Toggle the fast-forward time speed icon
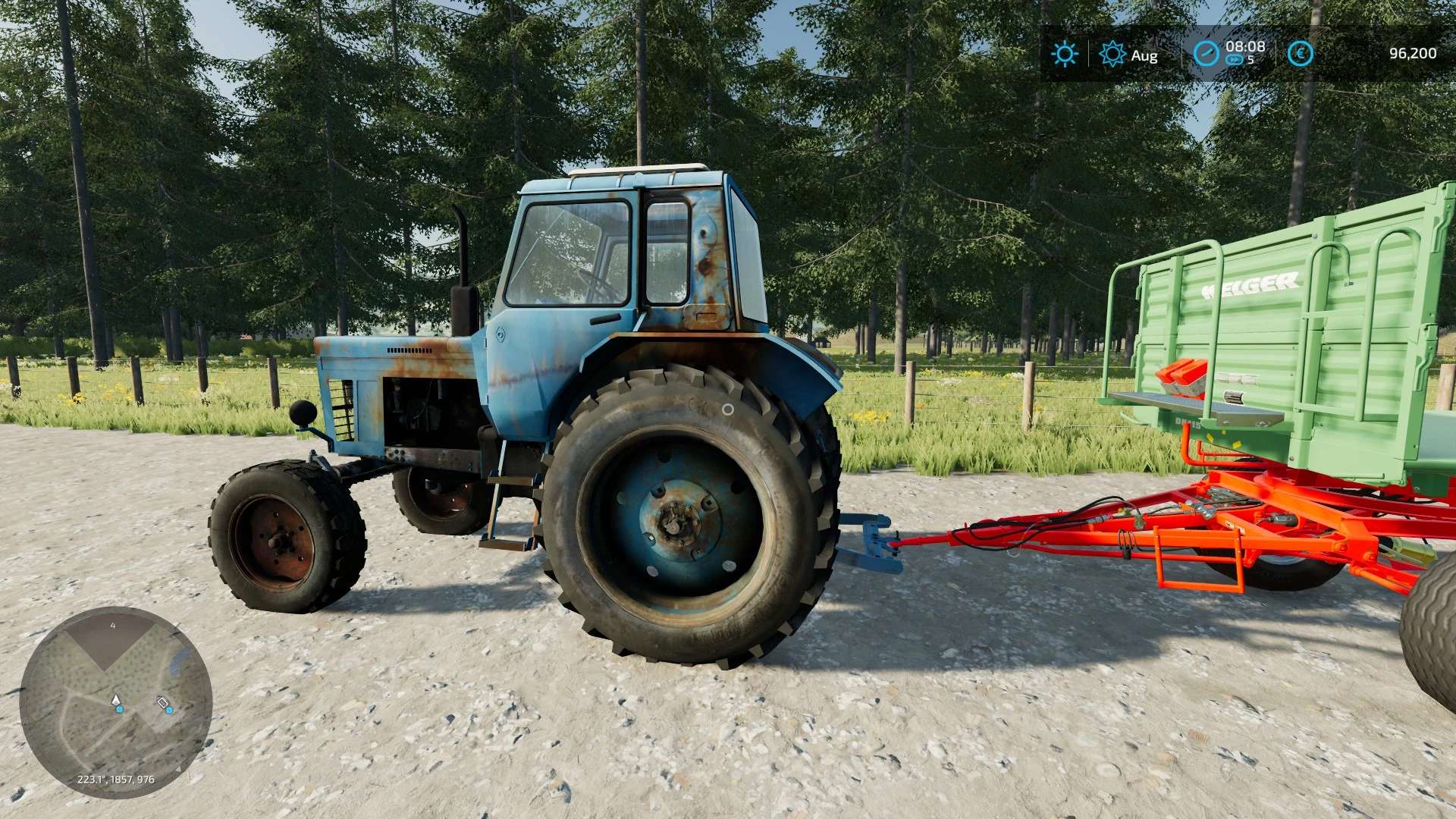The width and height of the screenshot is (1456, 819). click(1234, 60)
